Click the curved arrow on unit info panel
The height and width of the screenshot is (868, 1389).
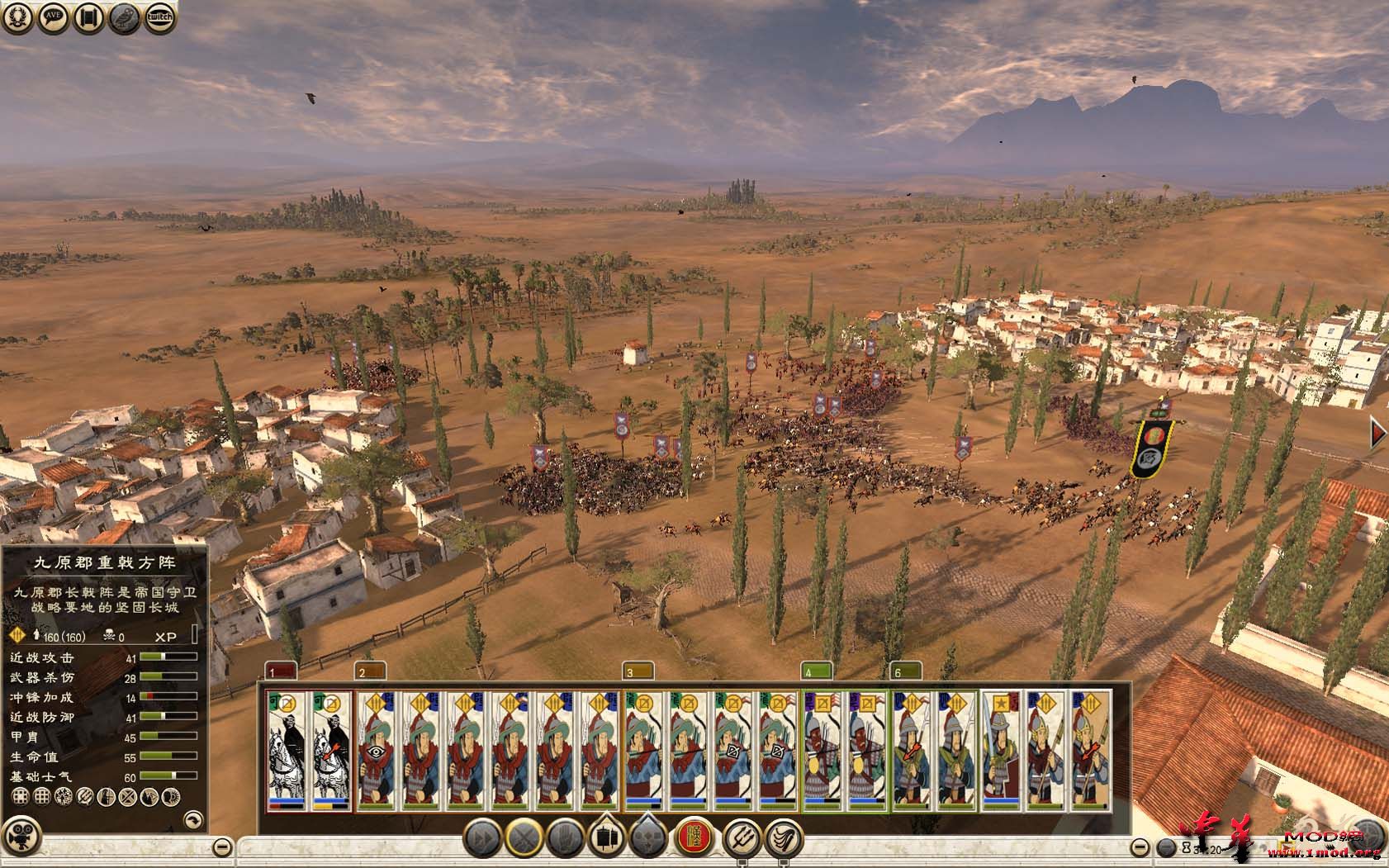pos(192,820)
